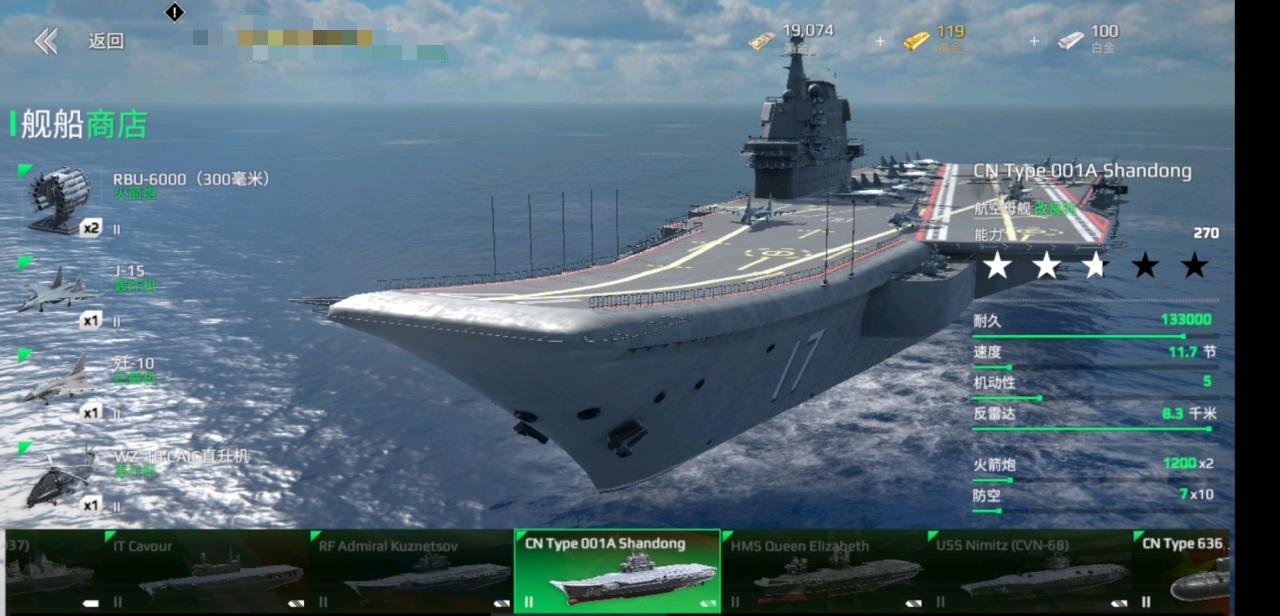Pick the HMS Queen Elizabeth carrier
Viewport: 1280px width, 616px height.
pos(823,571)
